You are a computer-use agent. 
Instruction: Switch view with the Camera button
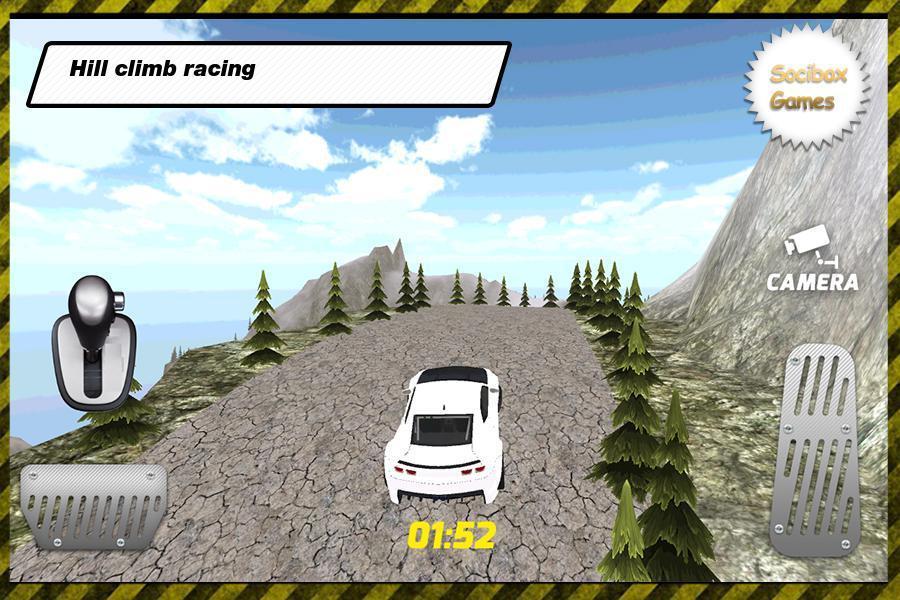pos(812,262)
